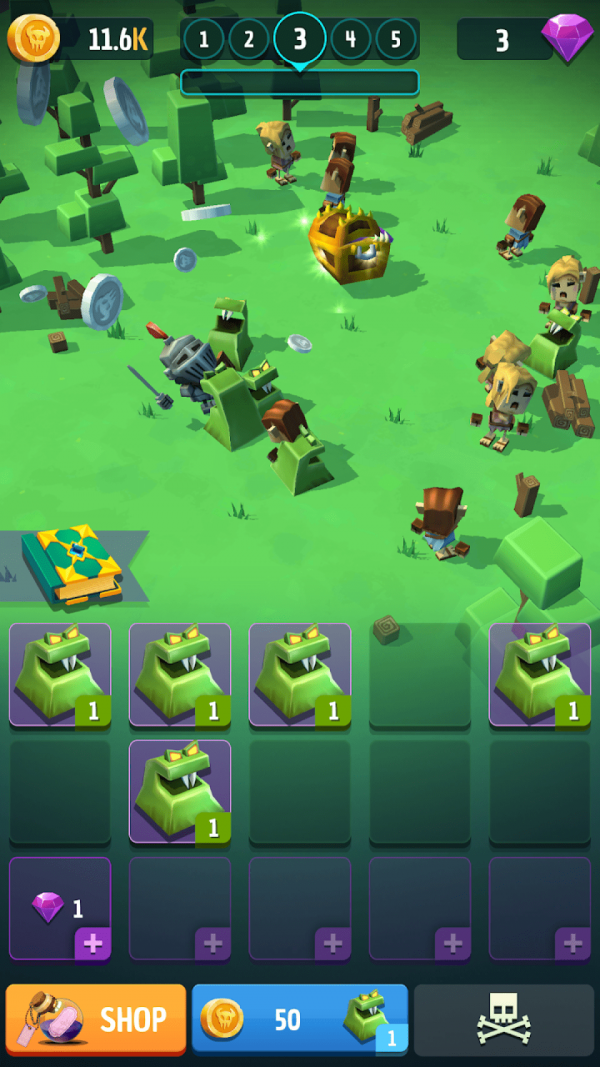
Task: Open the Shop
Action: 96,1019
